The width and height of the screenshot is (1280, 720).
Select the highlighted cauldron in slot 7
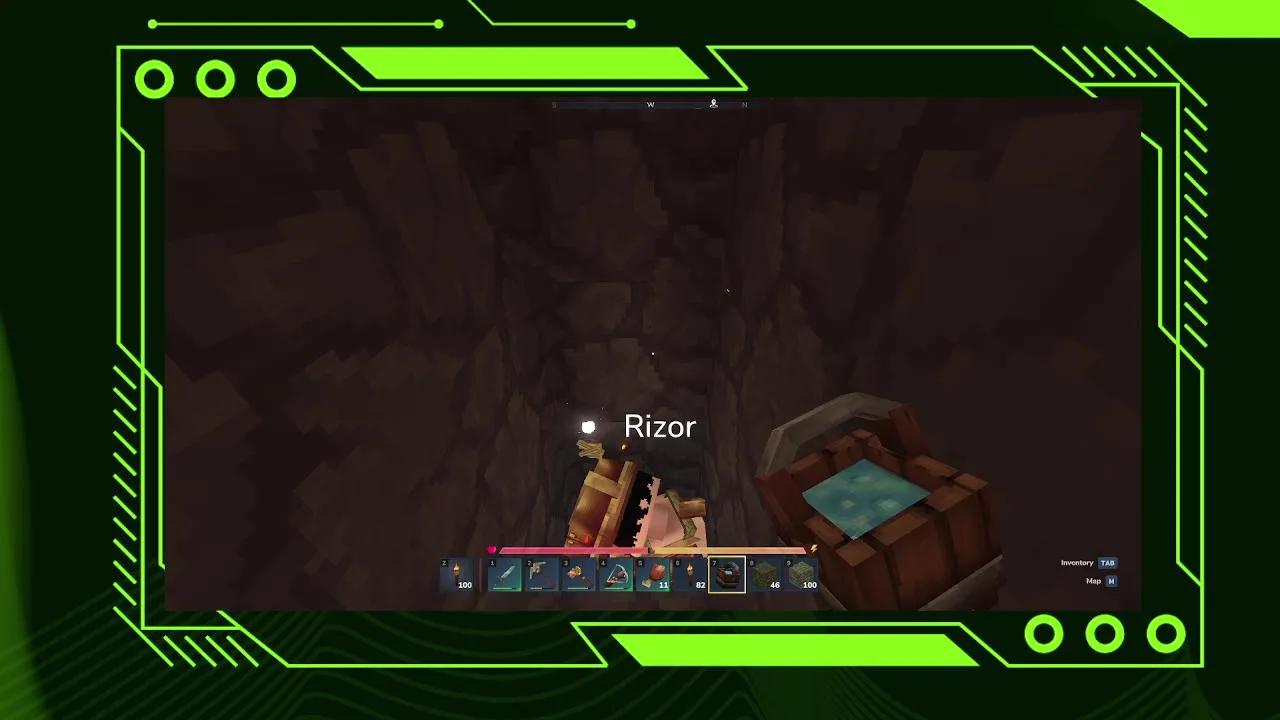click(727, 574)
